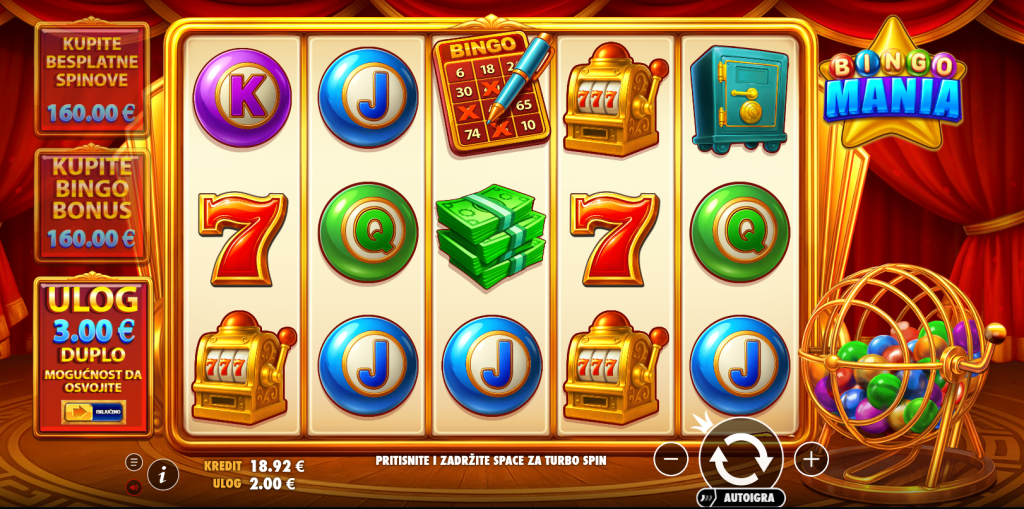Spin the reels with the circular arrows button
1024x509 pixels.
tap(740, 458)
